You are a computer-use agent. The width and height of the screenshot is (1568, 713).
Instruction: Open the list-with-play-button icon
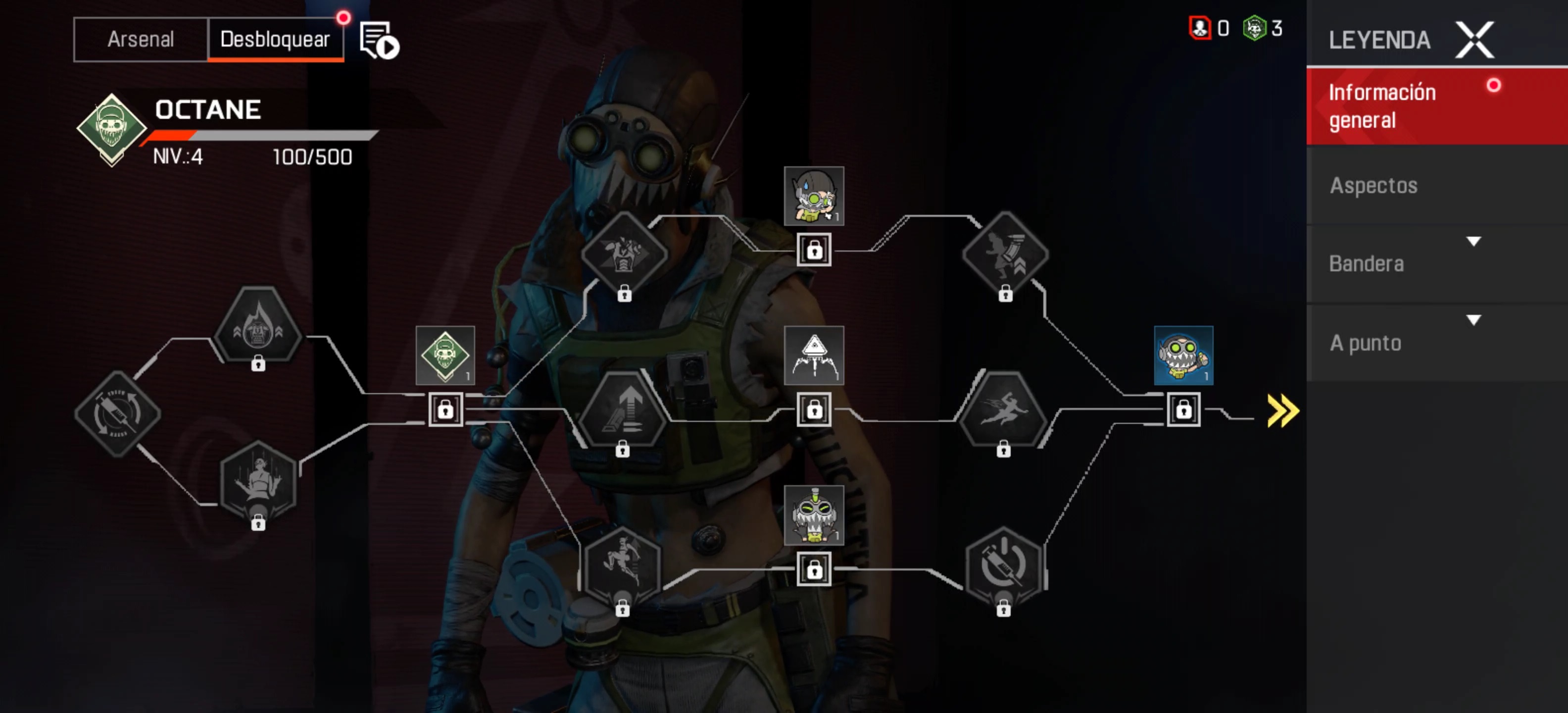pyautogui.click(x=379, y=40)
